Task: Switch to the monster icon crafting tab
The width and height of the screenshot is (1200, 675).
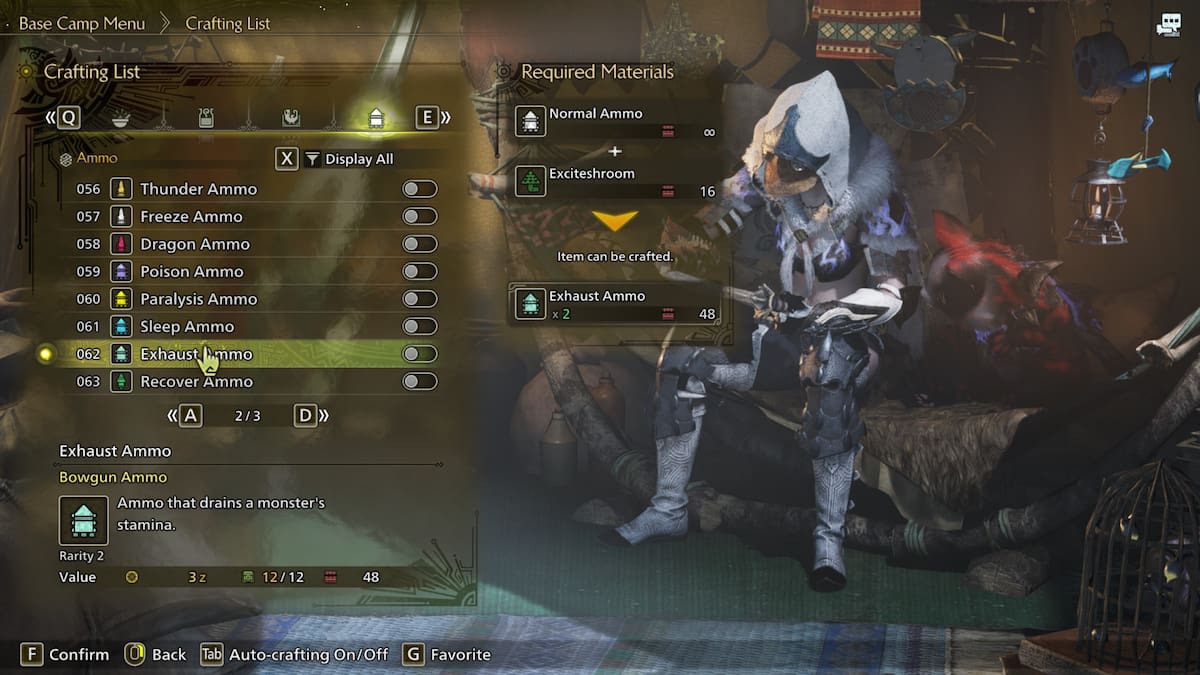Action: point(290,118)
